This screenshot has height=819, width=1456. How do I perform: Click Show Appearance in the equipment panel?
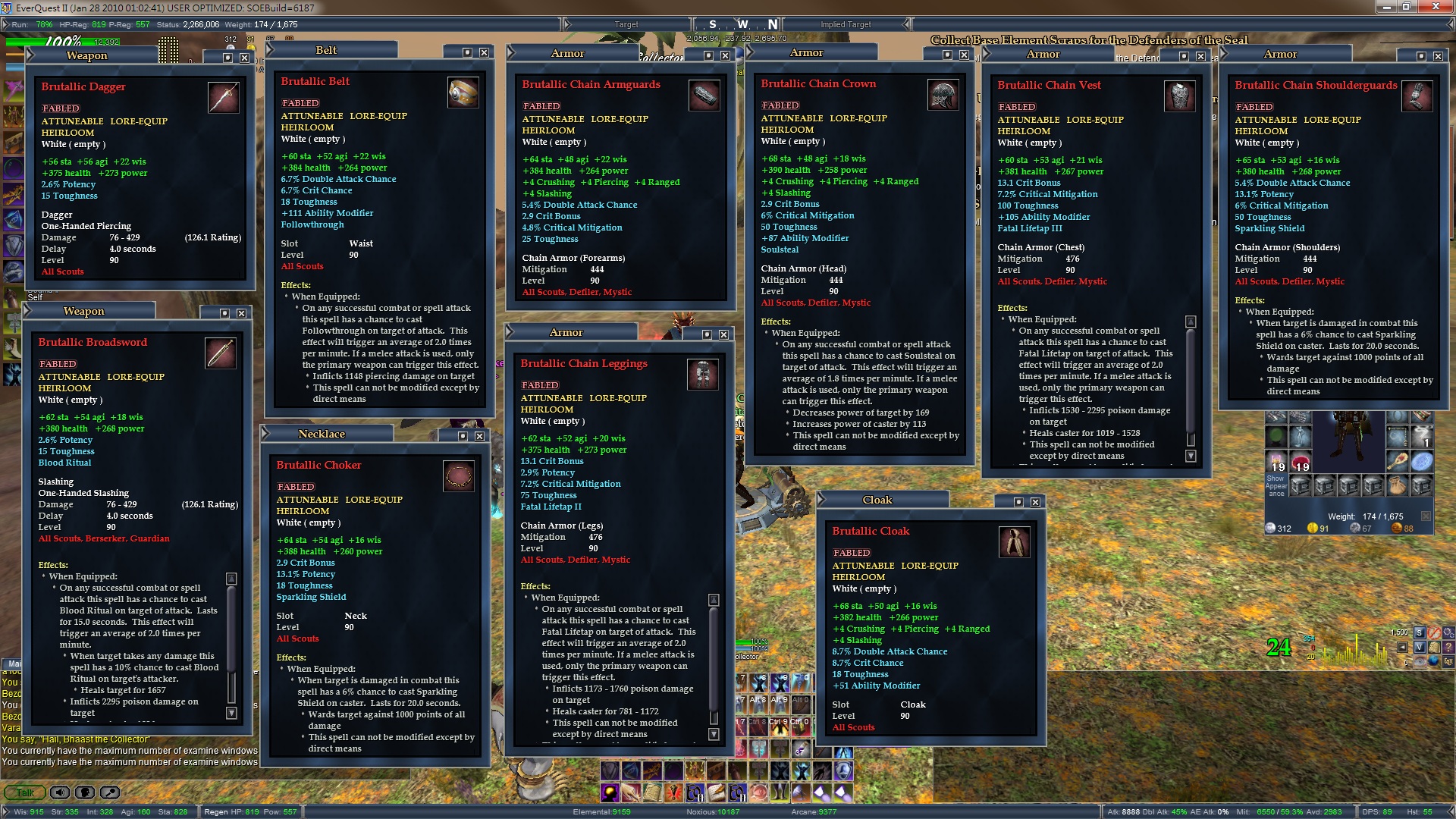point(1276,485)
